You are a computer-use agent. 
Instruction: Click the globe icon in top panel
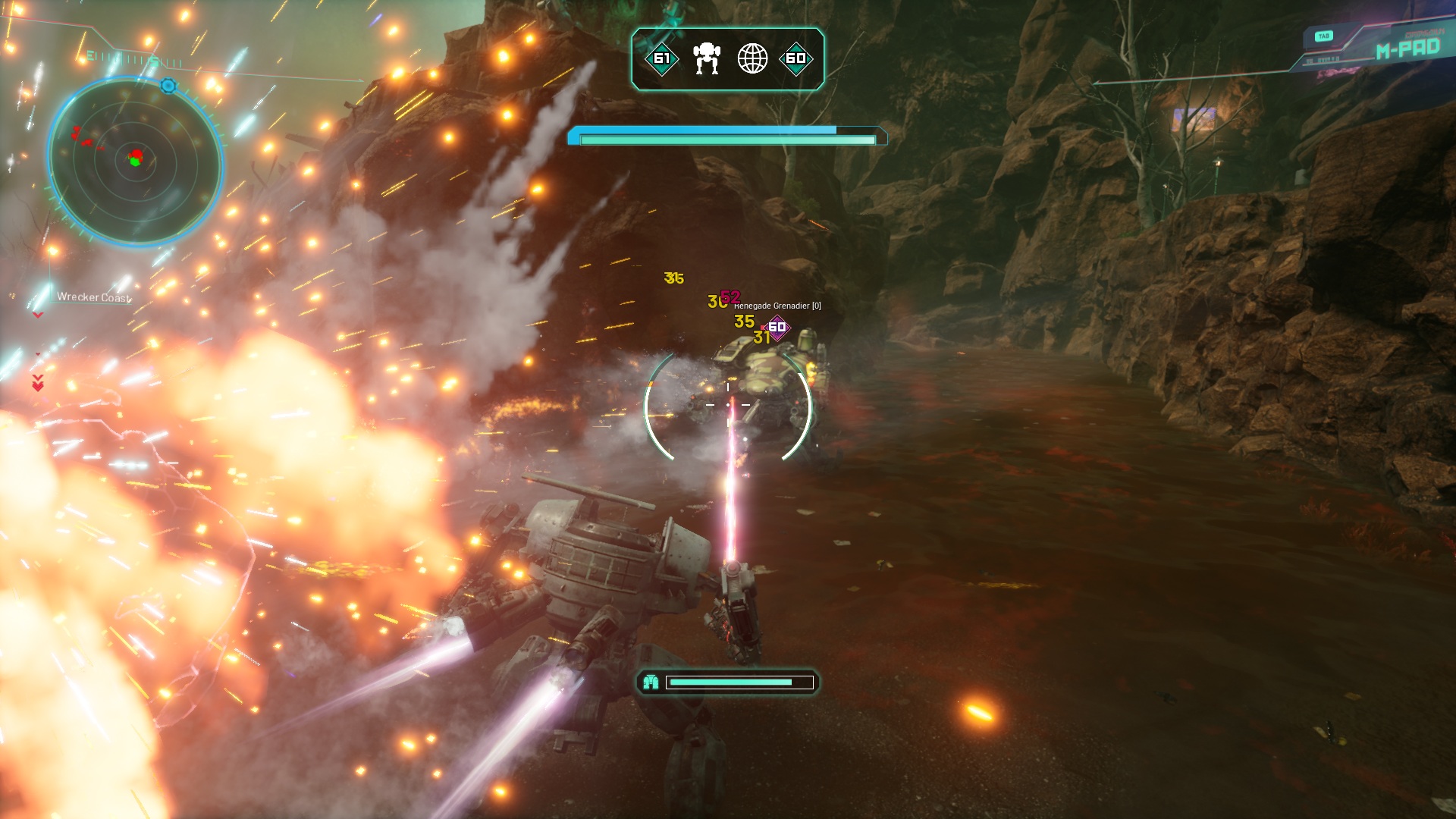[752, 58]
